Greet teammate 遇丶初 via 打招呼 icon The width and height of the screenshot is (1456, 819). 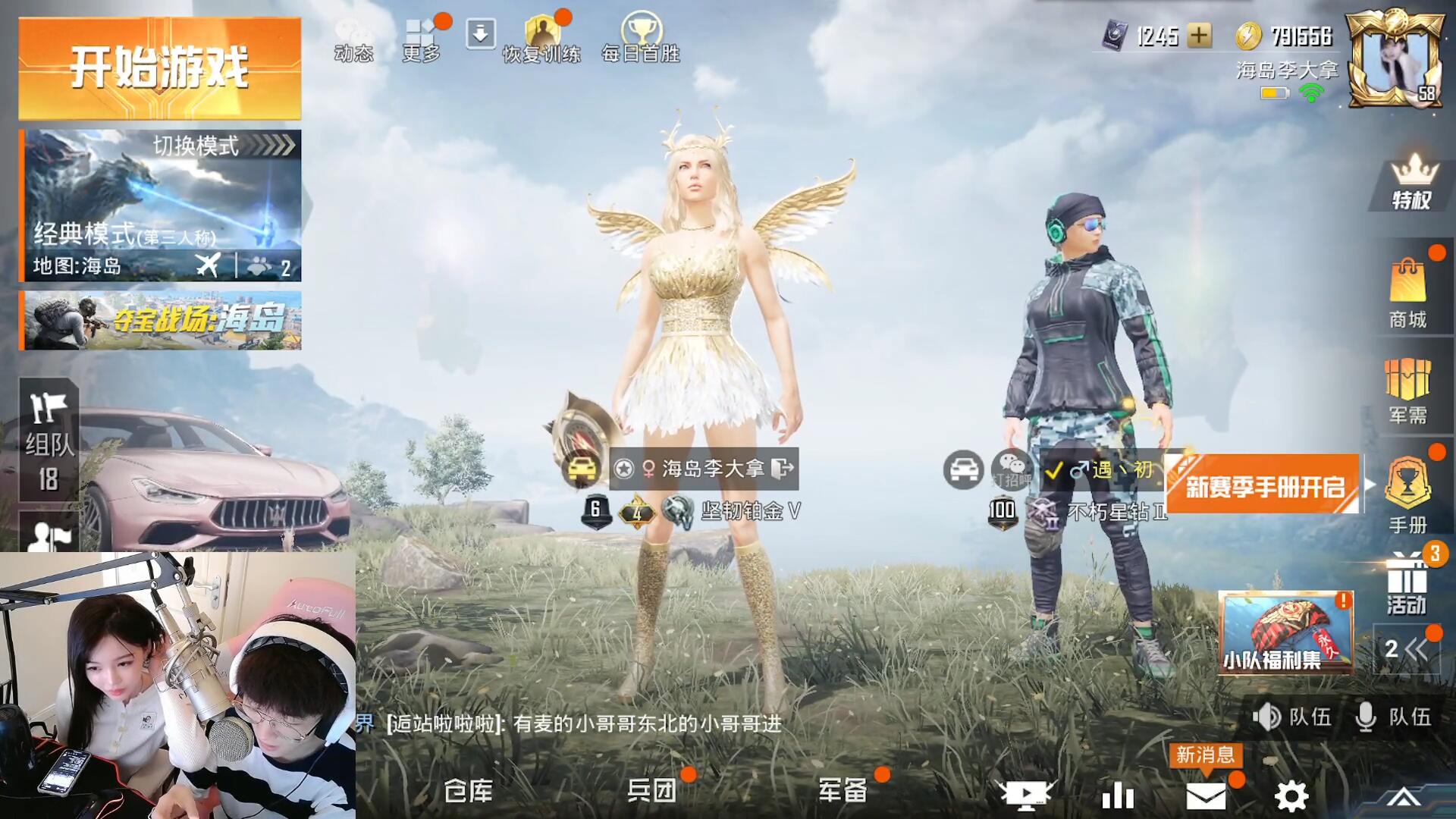(x=1012, y=470)
